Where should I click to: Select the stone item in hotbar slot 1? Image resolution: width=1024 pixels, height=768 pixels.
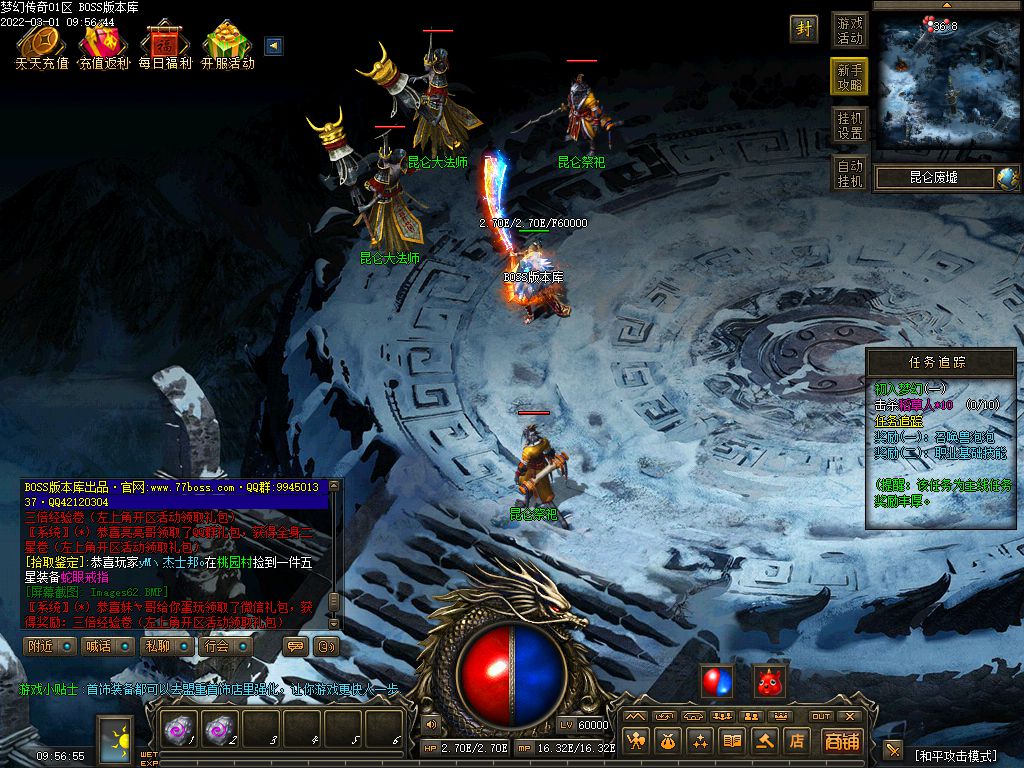(179, 731)
